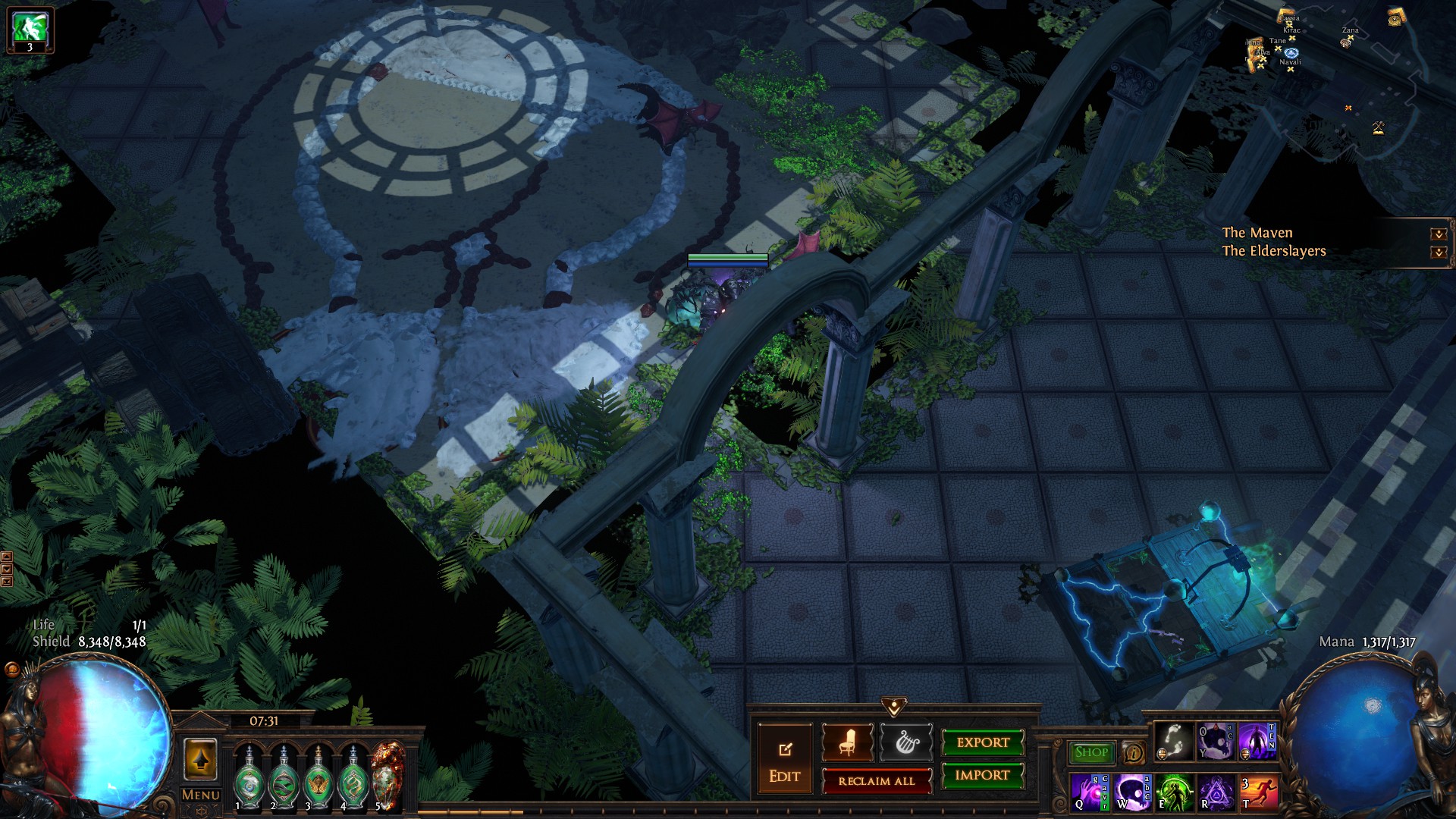This screenshot has height=819, width=1456.
Task: Collapse the hideout panel arrow
Action: pyautogui.click(x=894, y=707)
